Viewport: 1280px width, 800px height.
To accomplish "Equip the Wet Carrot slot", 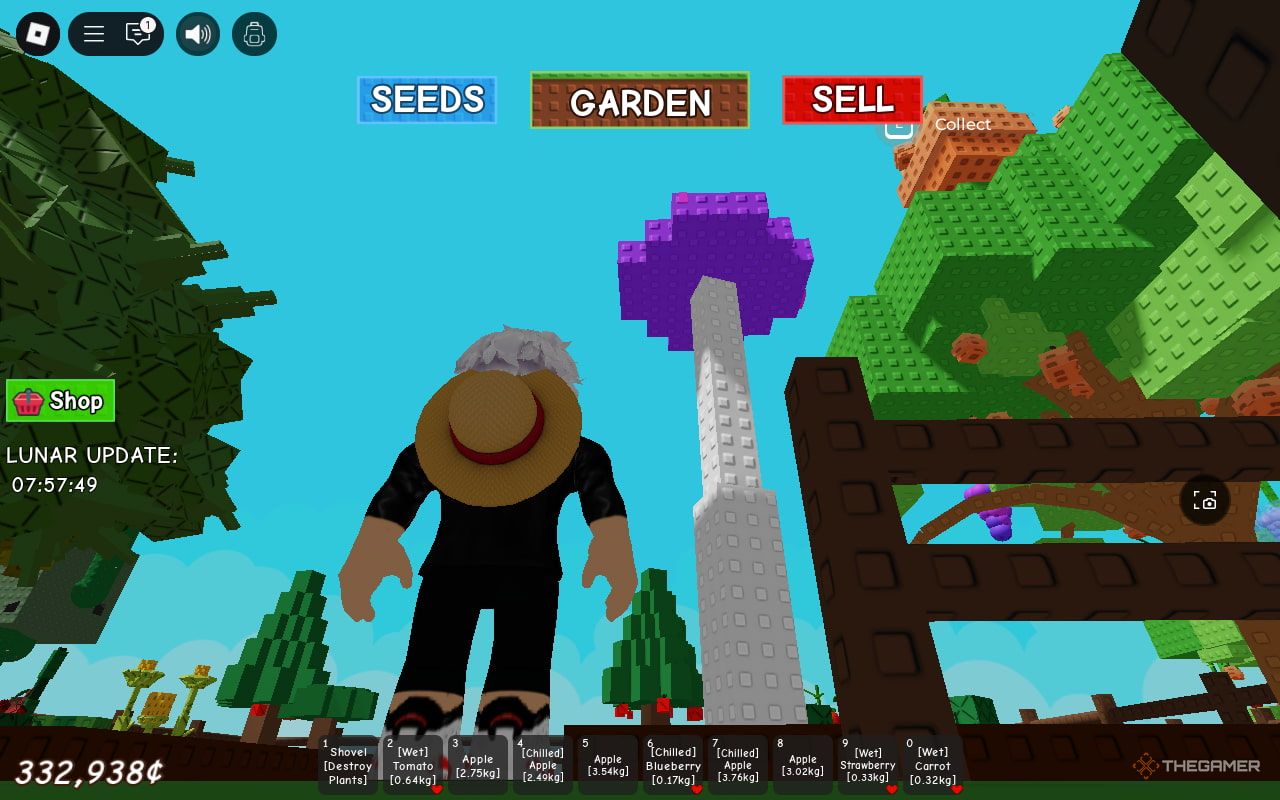I will pyautogui.click(x=933, y=766).
